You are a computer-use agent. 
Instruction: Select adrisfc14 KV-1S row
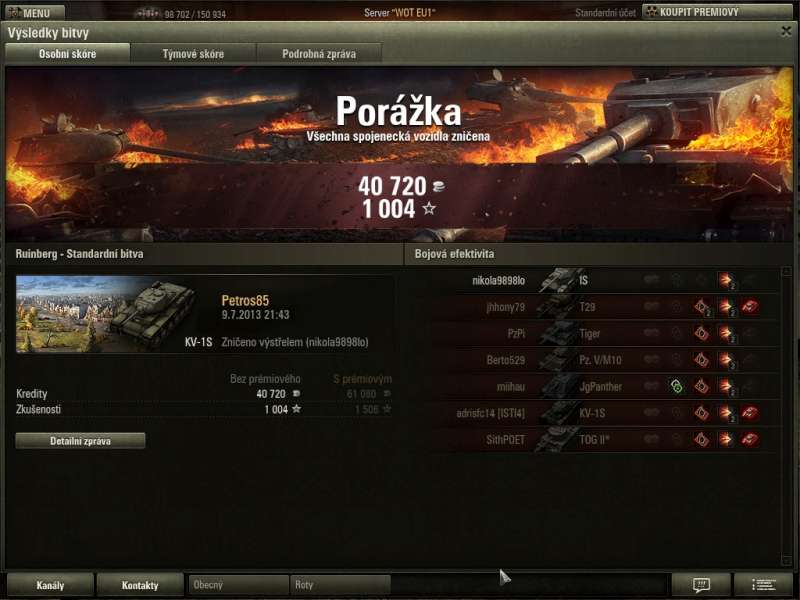[x=600, y=413]
